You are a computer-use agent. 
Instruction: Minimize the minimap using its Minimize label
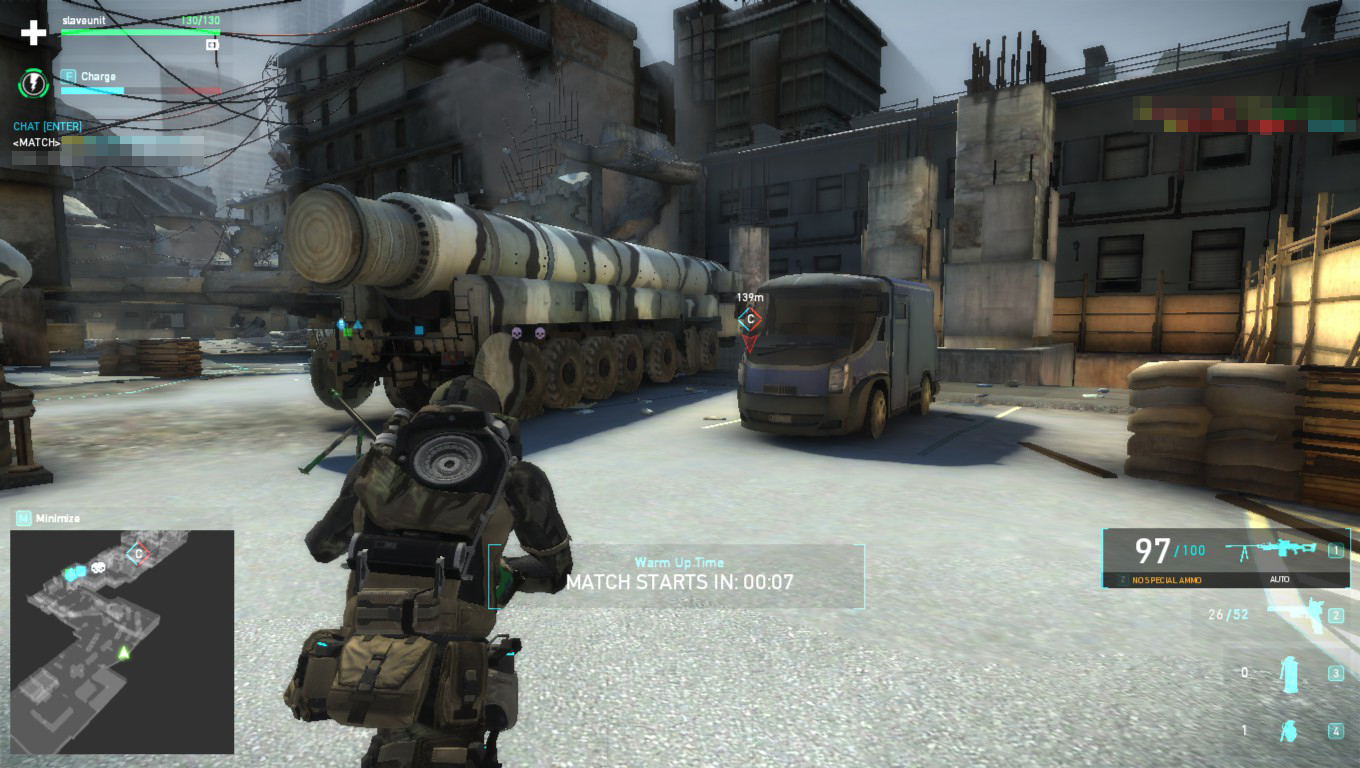click(57, 518)
